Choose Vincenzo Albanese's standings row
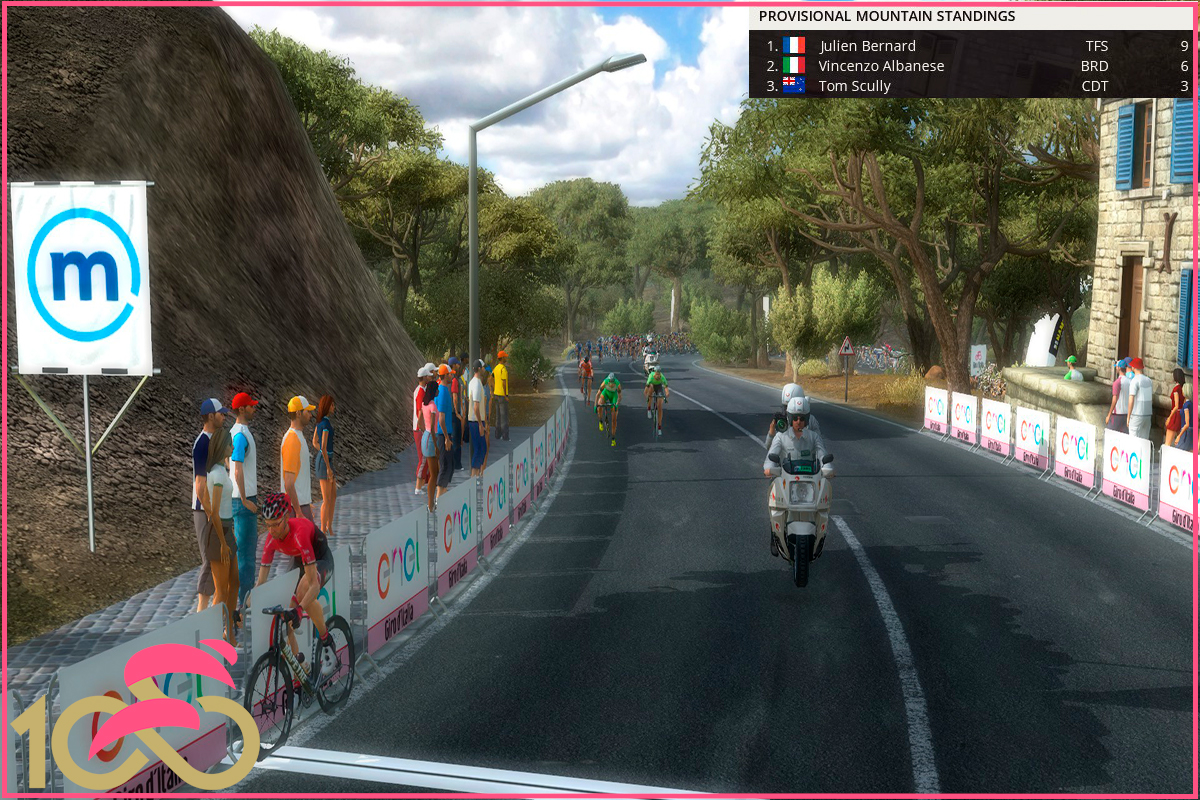Screen dimensions: 1200x800 881,66
